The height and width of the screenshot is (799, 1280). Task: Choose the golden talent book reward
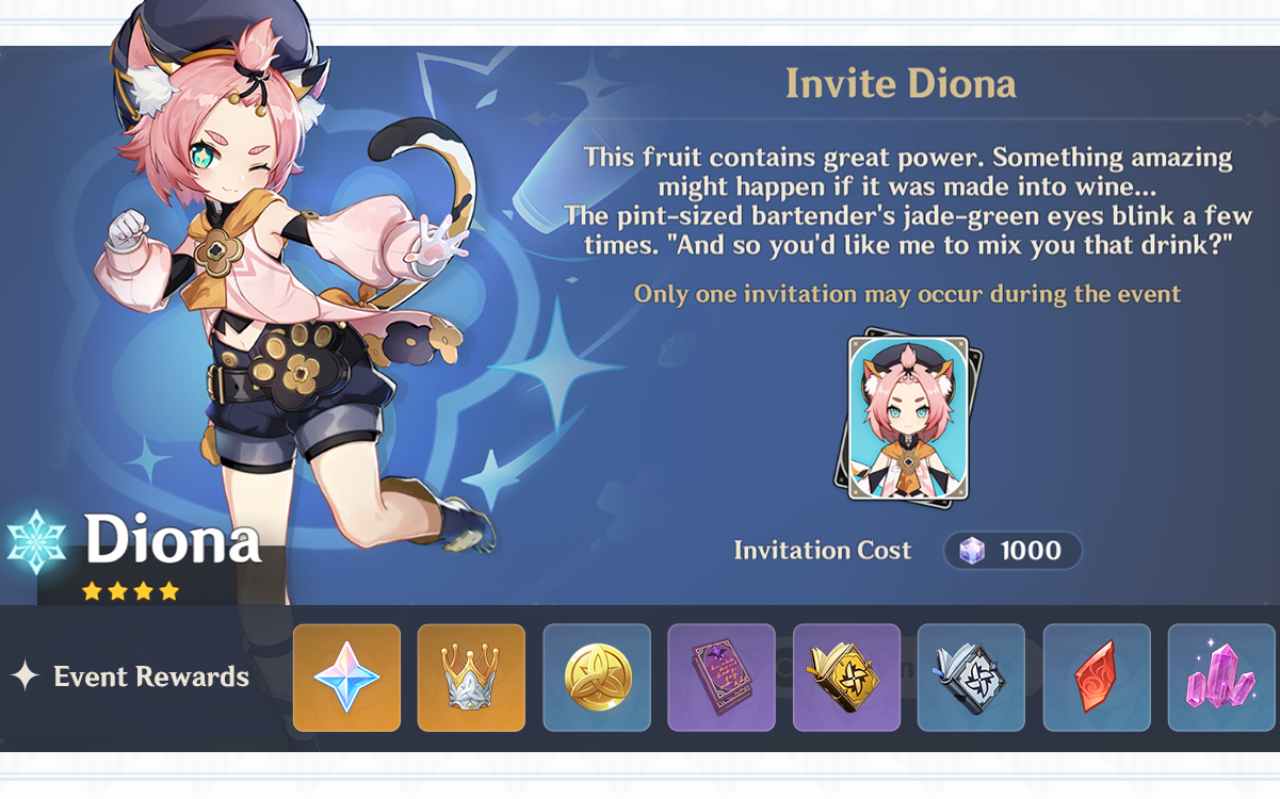pos(847,677)
